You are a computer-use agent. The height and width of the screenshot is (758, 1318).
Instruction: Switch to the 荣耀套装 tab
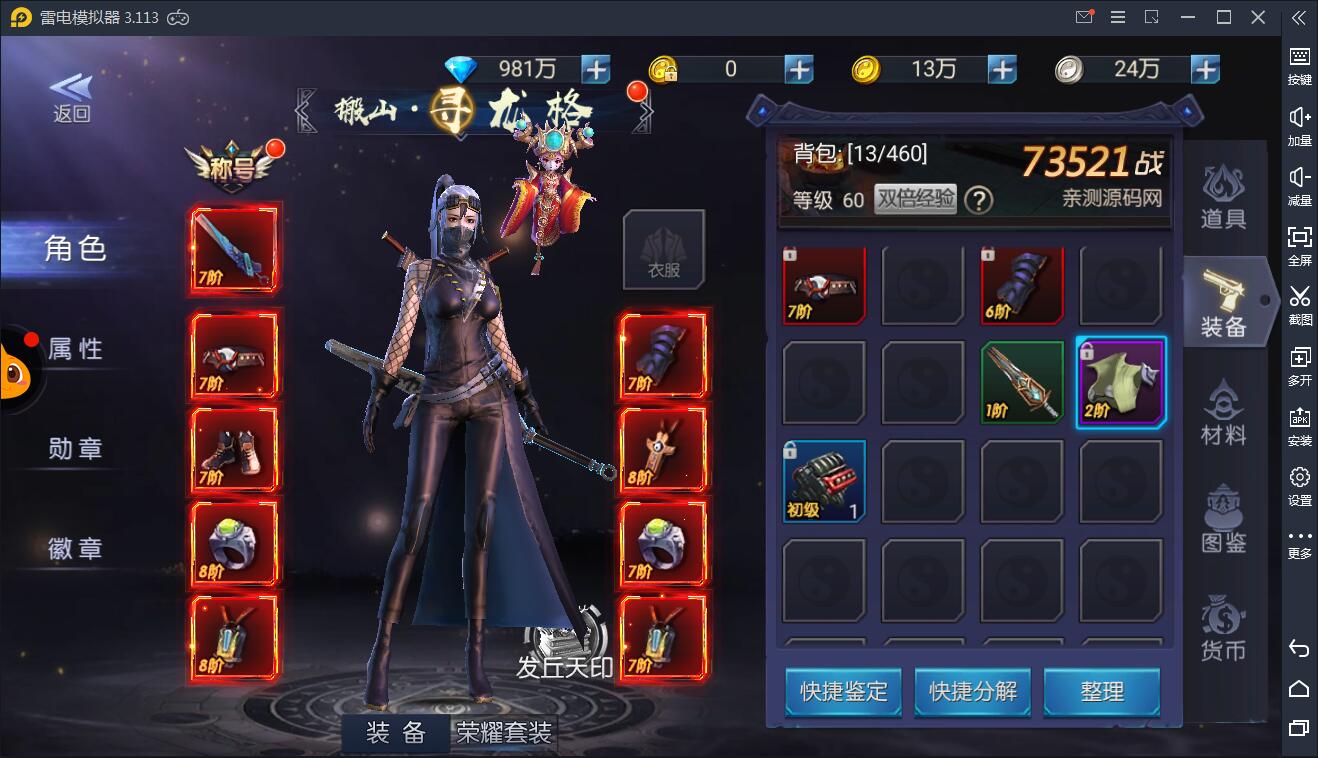505,733
